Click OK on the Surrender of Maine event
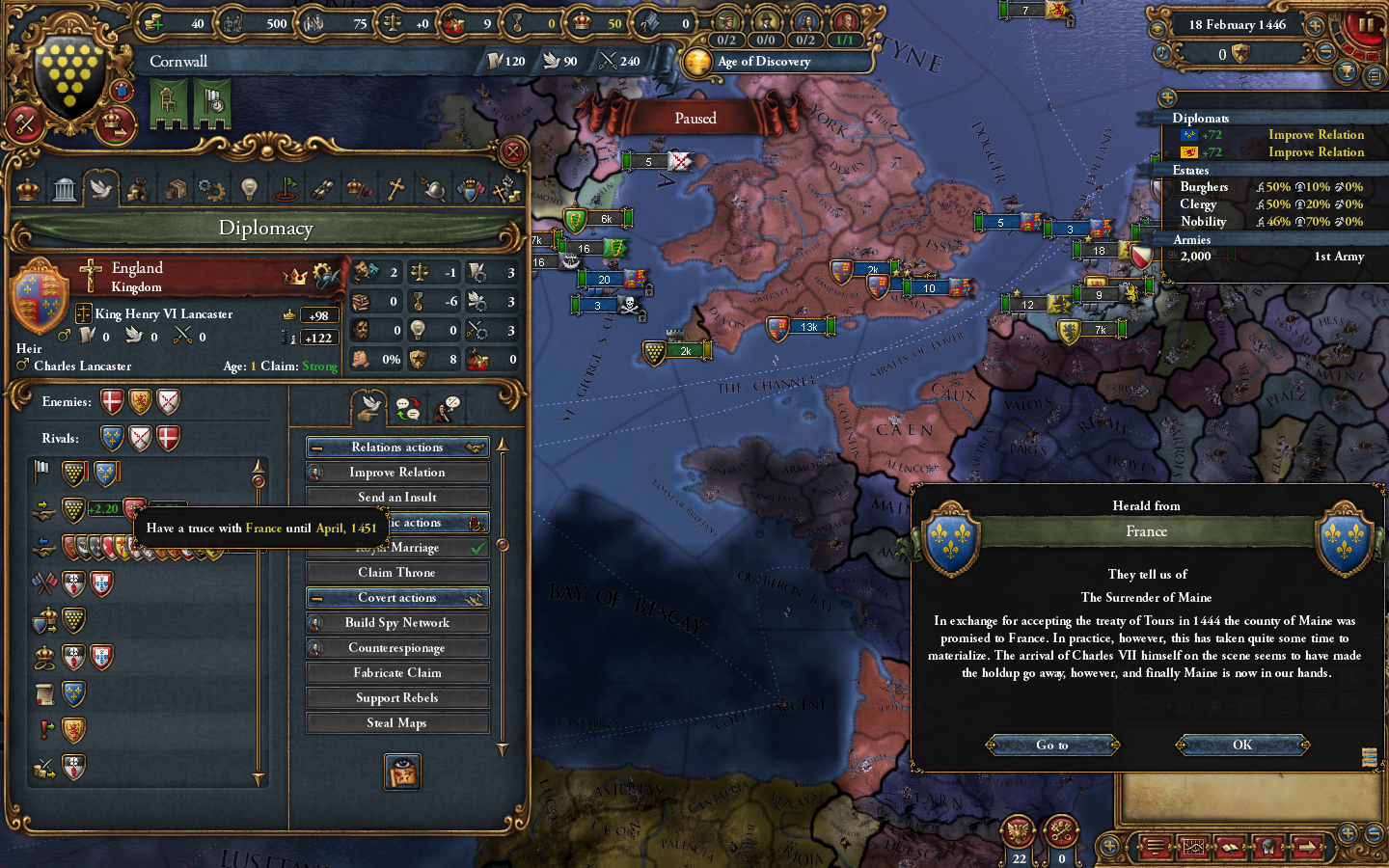1389x868 pixels. [1242, 745]
